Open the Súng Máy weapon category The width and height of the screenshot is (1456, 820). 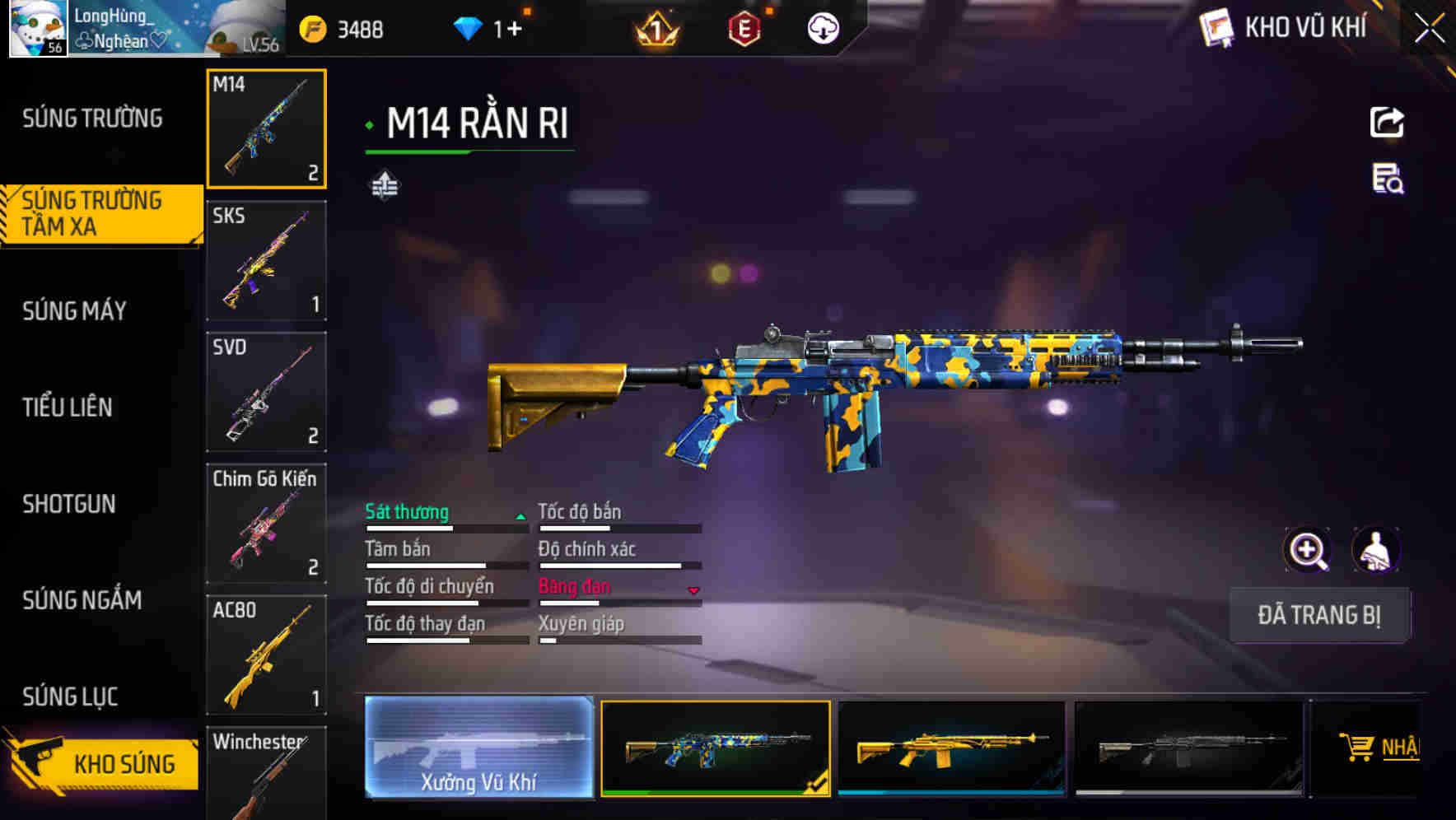coord(75,310)
